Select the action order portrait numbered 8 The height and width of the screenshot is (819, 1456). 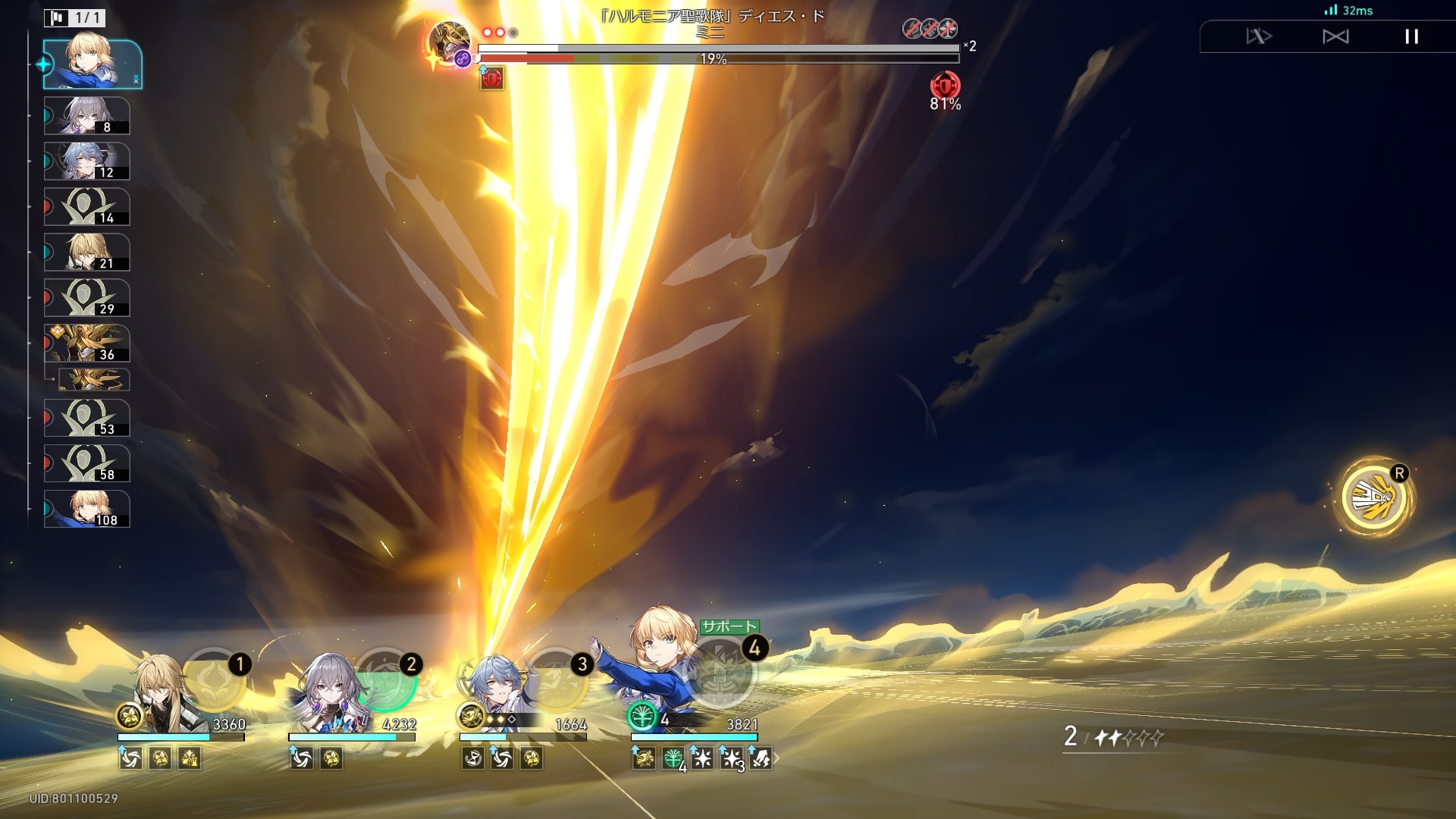pos(86,116)
